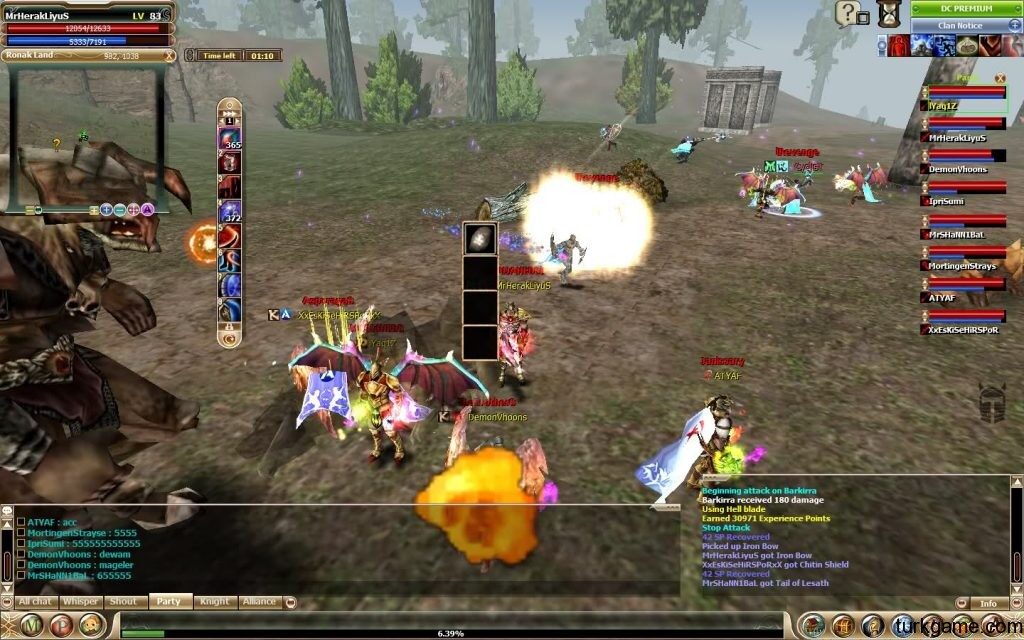Image resolution: width=1024 pixels, height=640 pixels.
Task: Click the item icon in the center slot column
Action: [480, 240]
